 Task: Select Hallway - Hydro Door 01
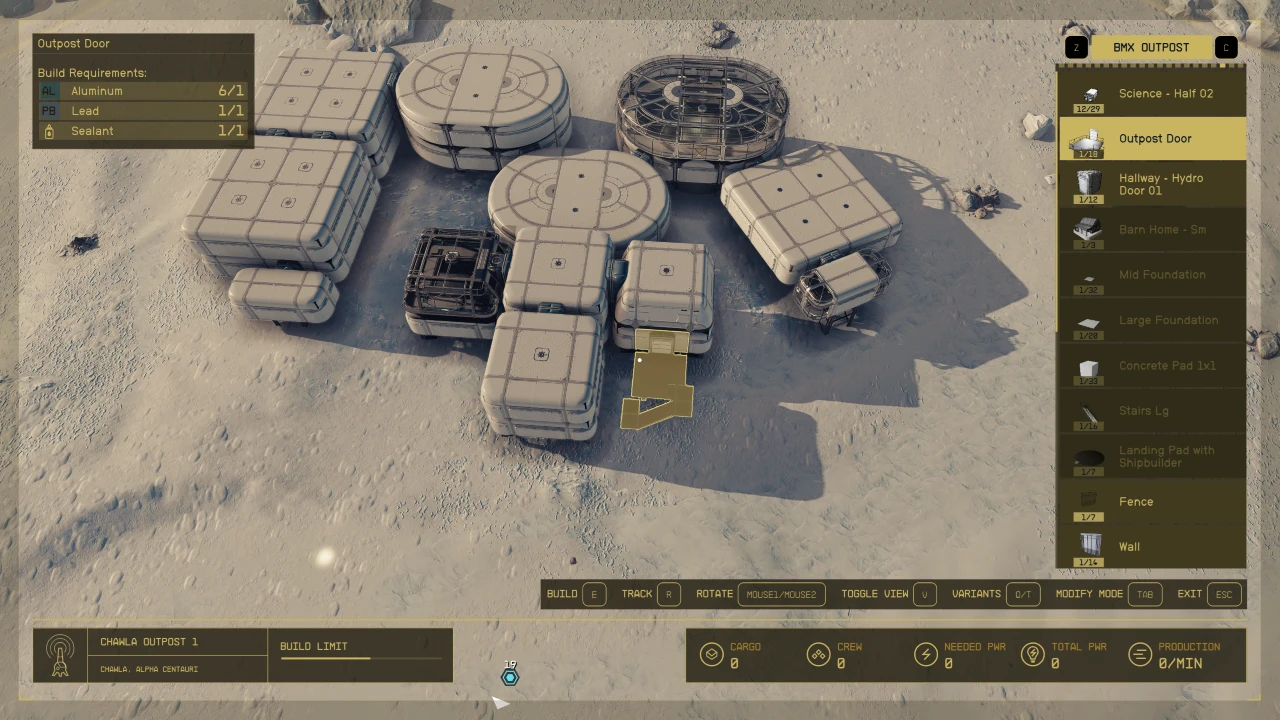tap(1152, 184)
